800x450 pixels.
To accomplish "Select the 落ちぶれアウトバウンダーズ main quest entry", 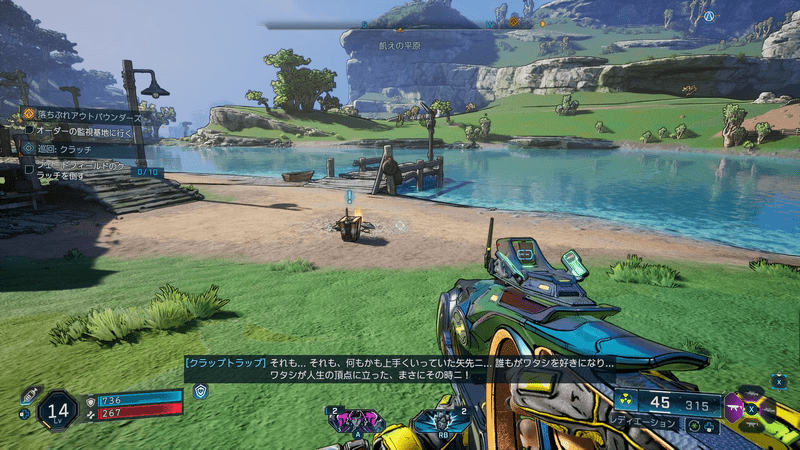I will 83,115.
